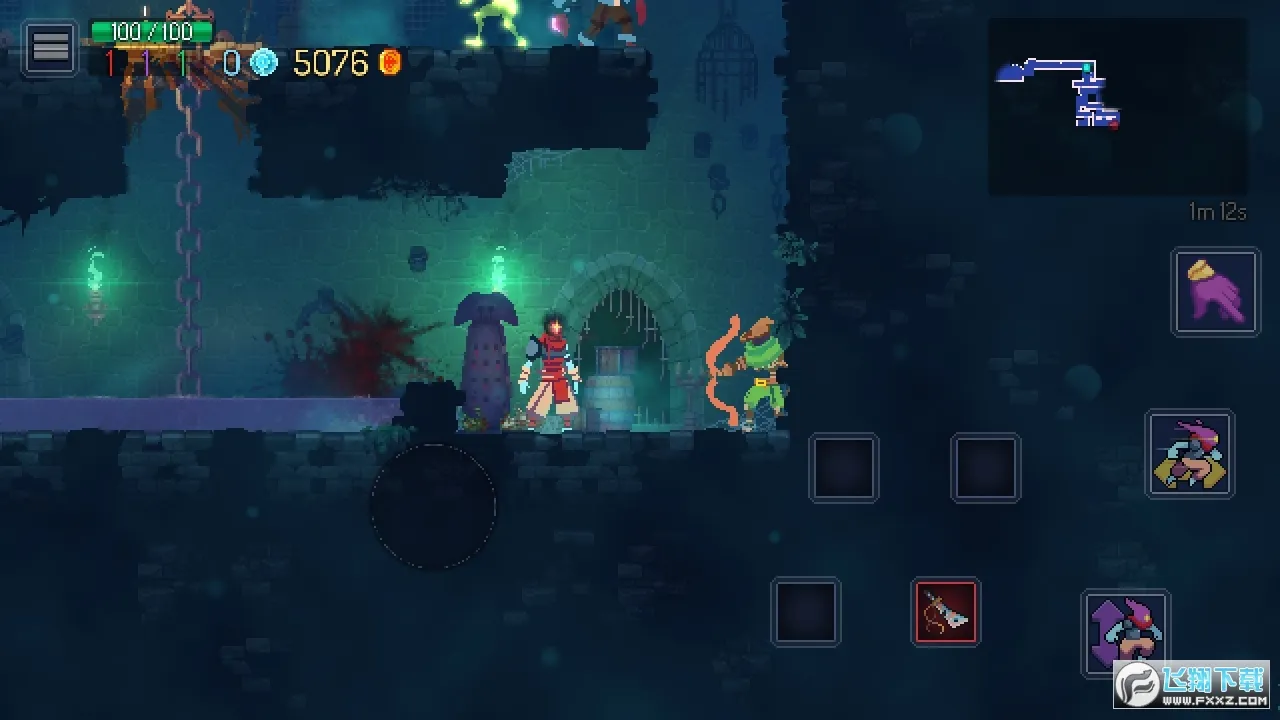Click the purple Tactics scroll counter
The width and height of the screenshot is (1280, 720).
click(x=147, y=63)
